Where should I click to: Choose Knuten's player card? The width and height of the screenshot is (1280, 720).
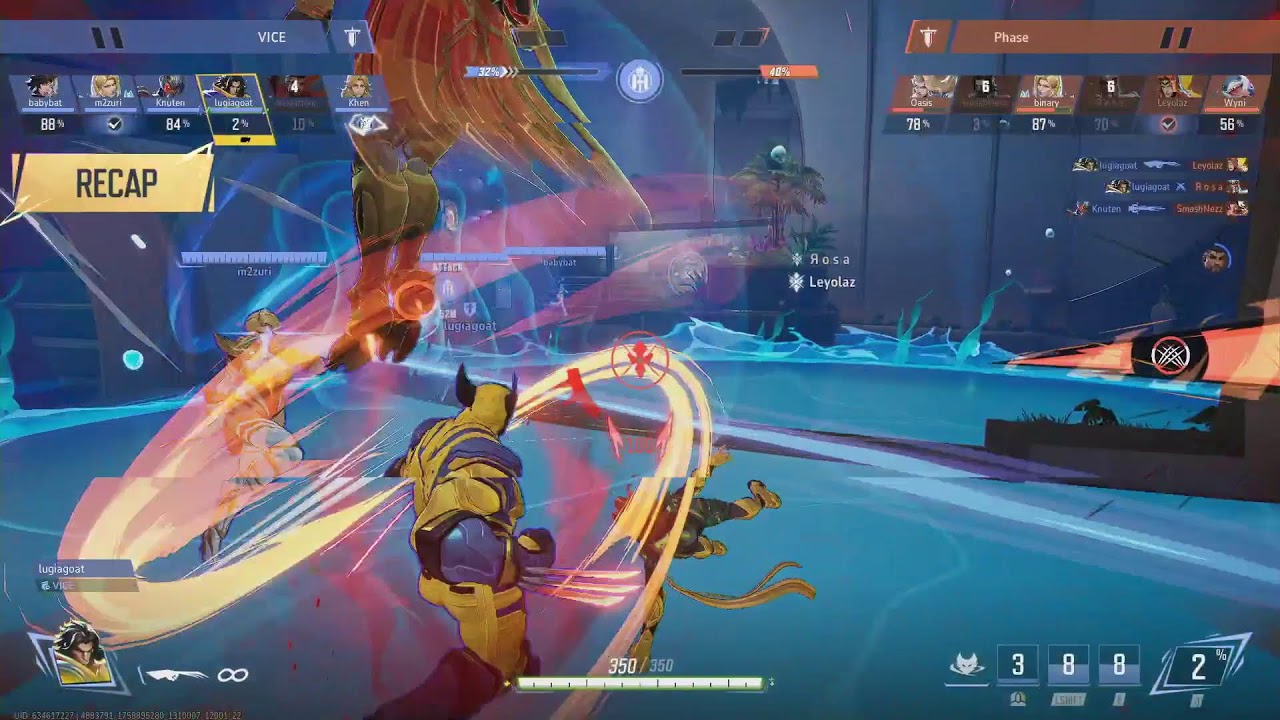point(170,105)
